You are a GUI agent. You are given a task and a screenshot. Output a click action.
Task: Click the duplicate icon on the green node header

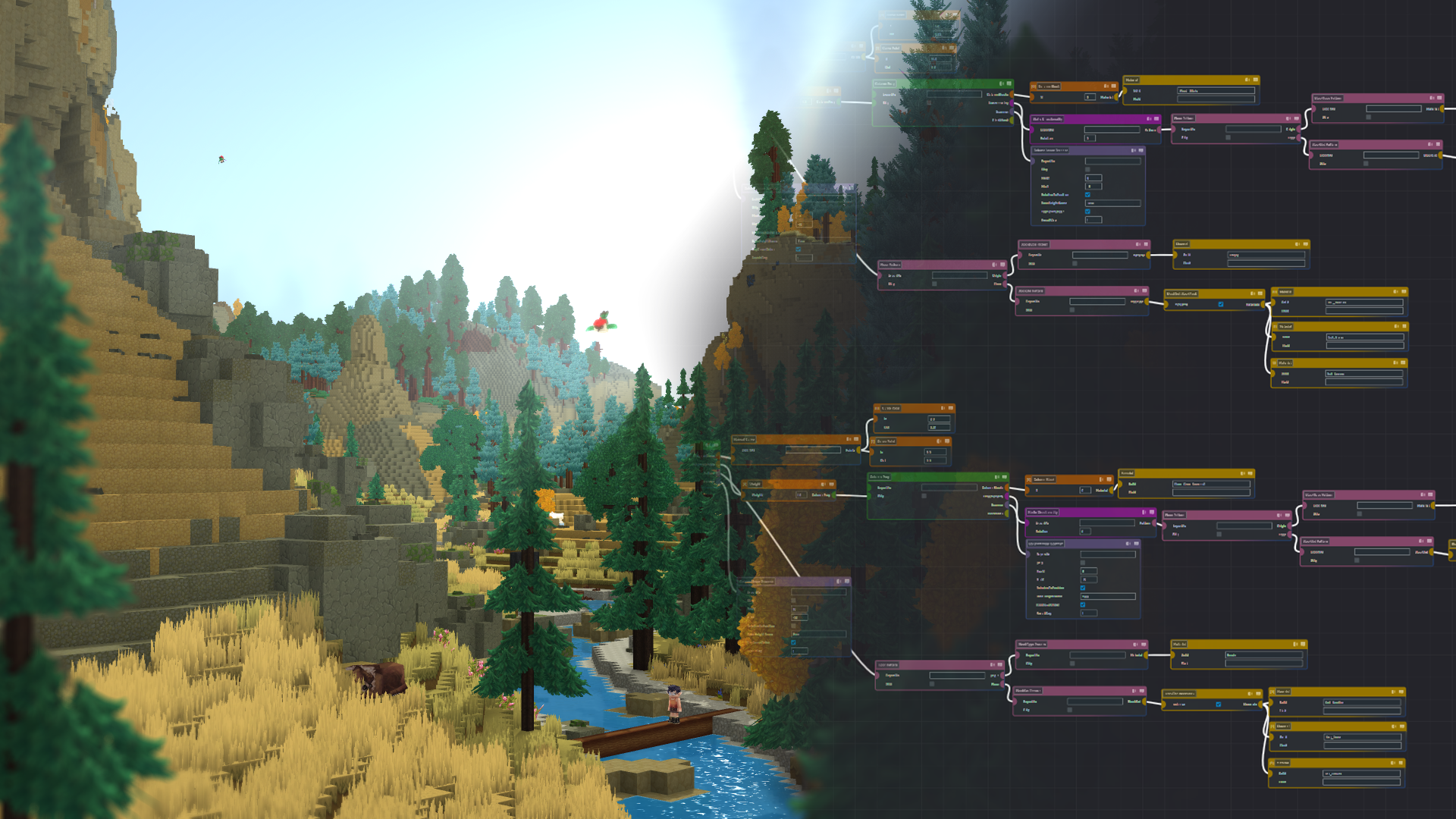[x=996, y=477]
